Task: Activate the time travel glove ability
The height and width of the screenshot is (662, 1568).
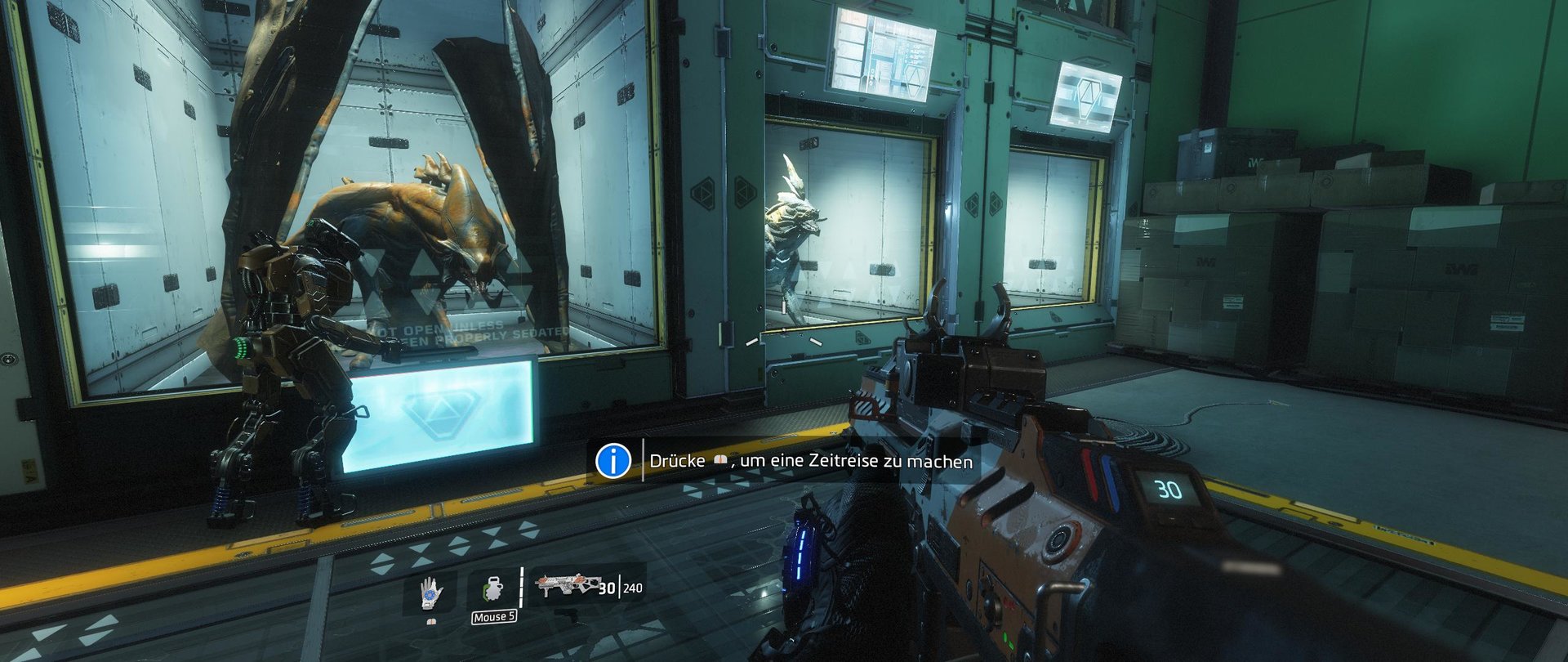Action: pos(430,593)
